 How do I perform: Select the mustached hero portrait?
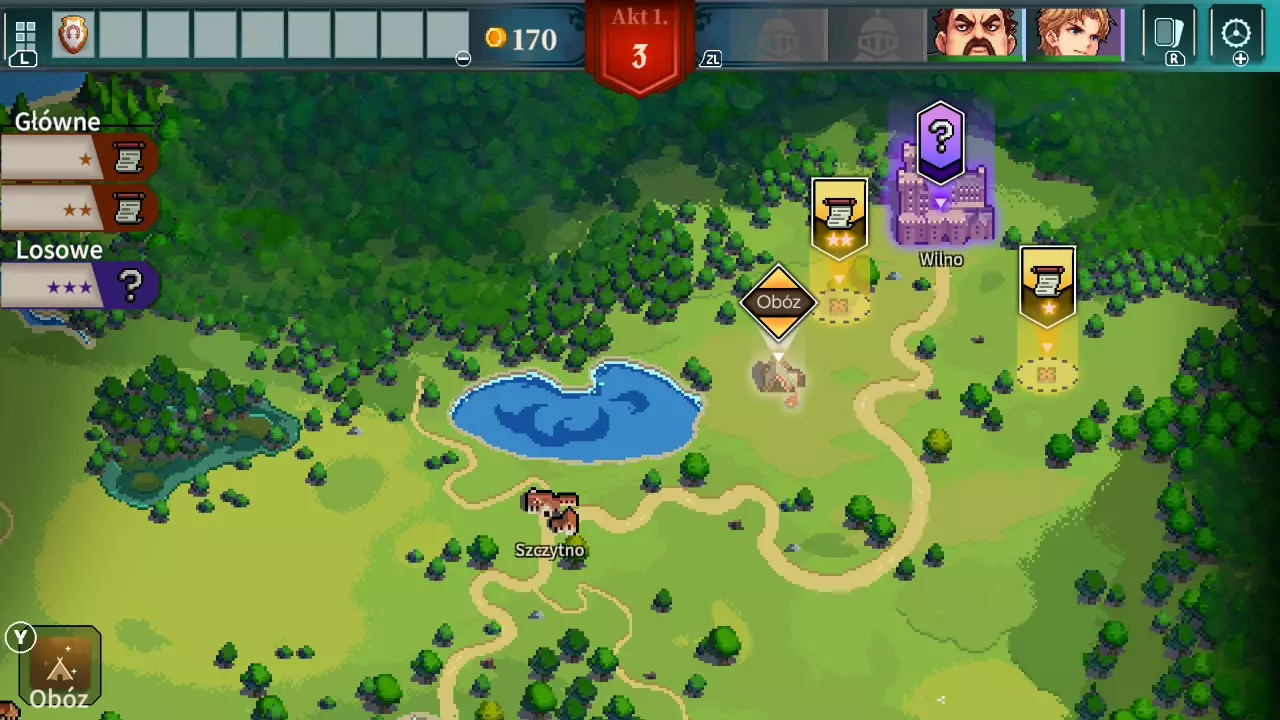pos(974,34)
